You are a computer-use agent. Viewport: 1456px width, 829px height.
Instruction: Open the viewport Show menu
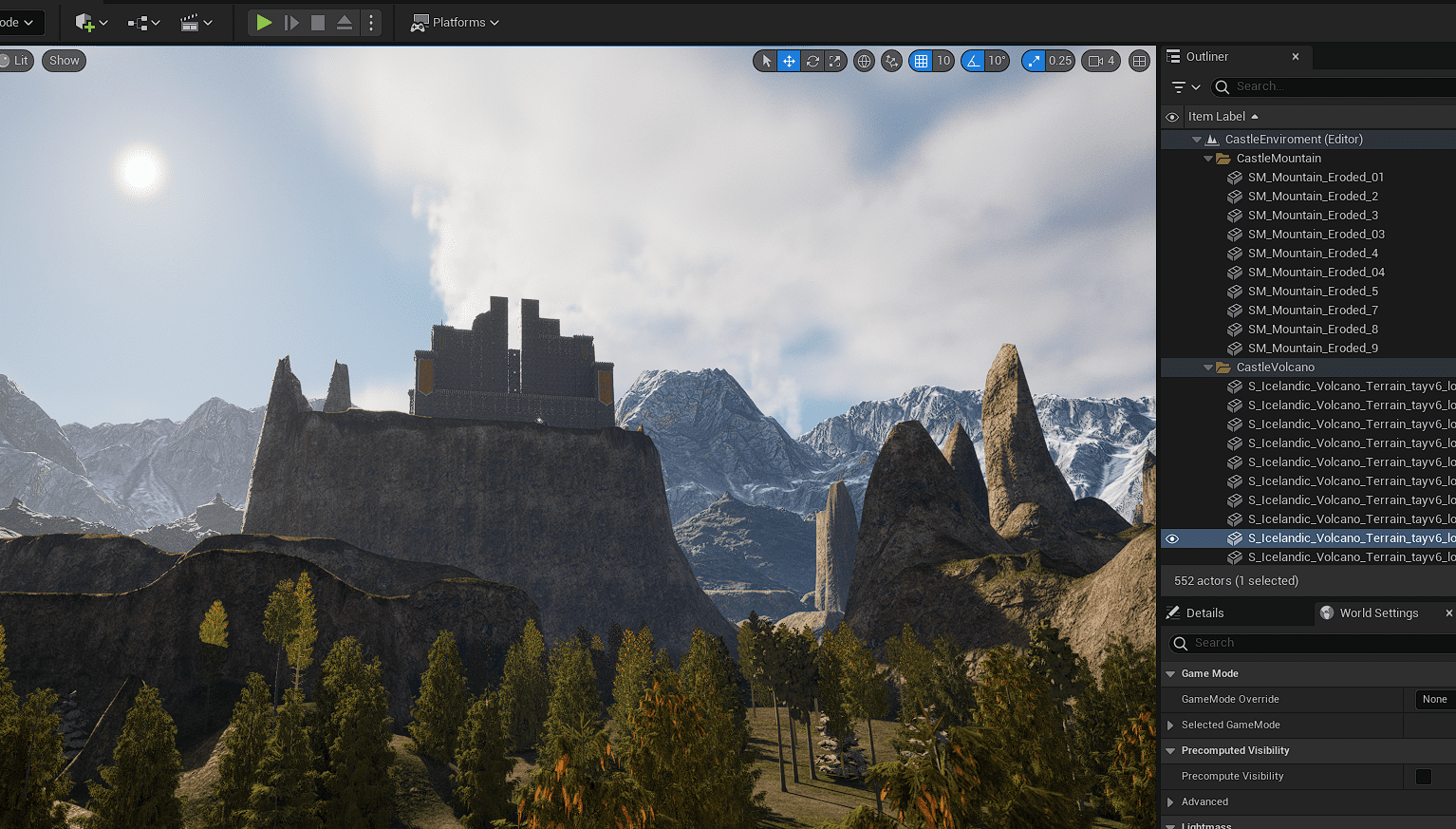point(64,61)
